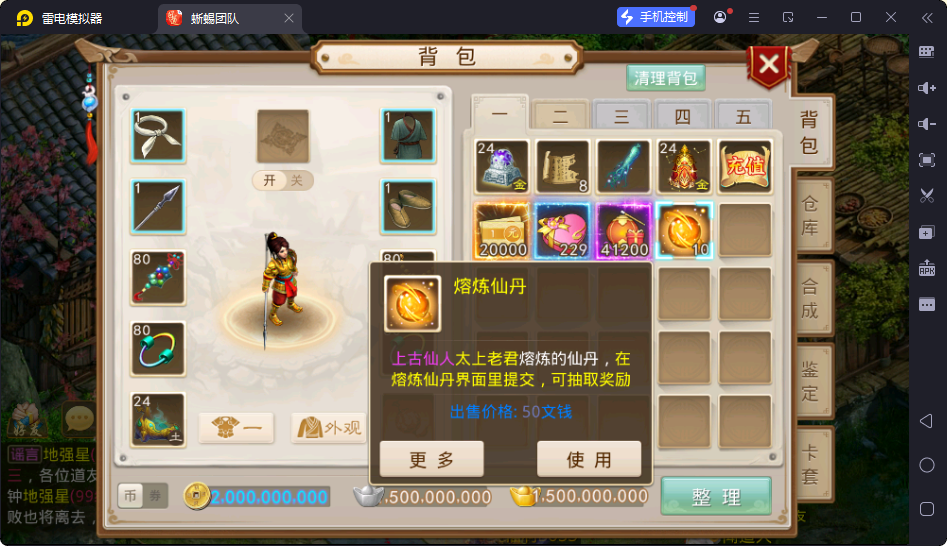
Task: Open the 外观 appearance button
Action: [327, 428]
